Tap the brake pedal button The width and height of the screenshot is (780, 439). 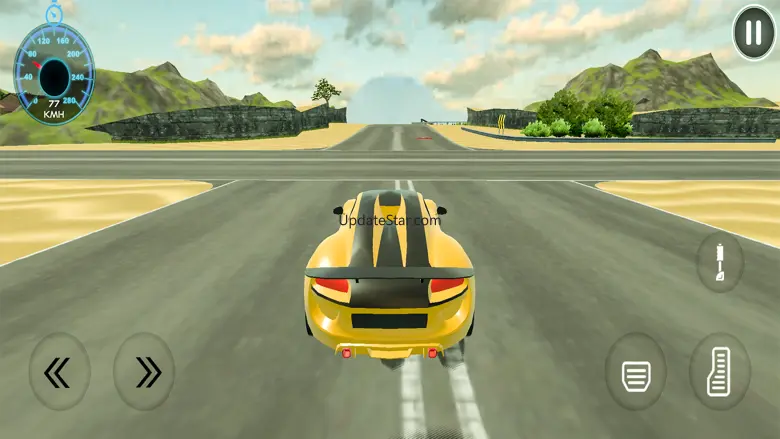point(635,376)
